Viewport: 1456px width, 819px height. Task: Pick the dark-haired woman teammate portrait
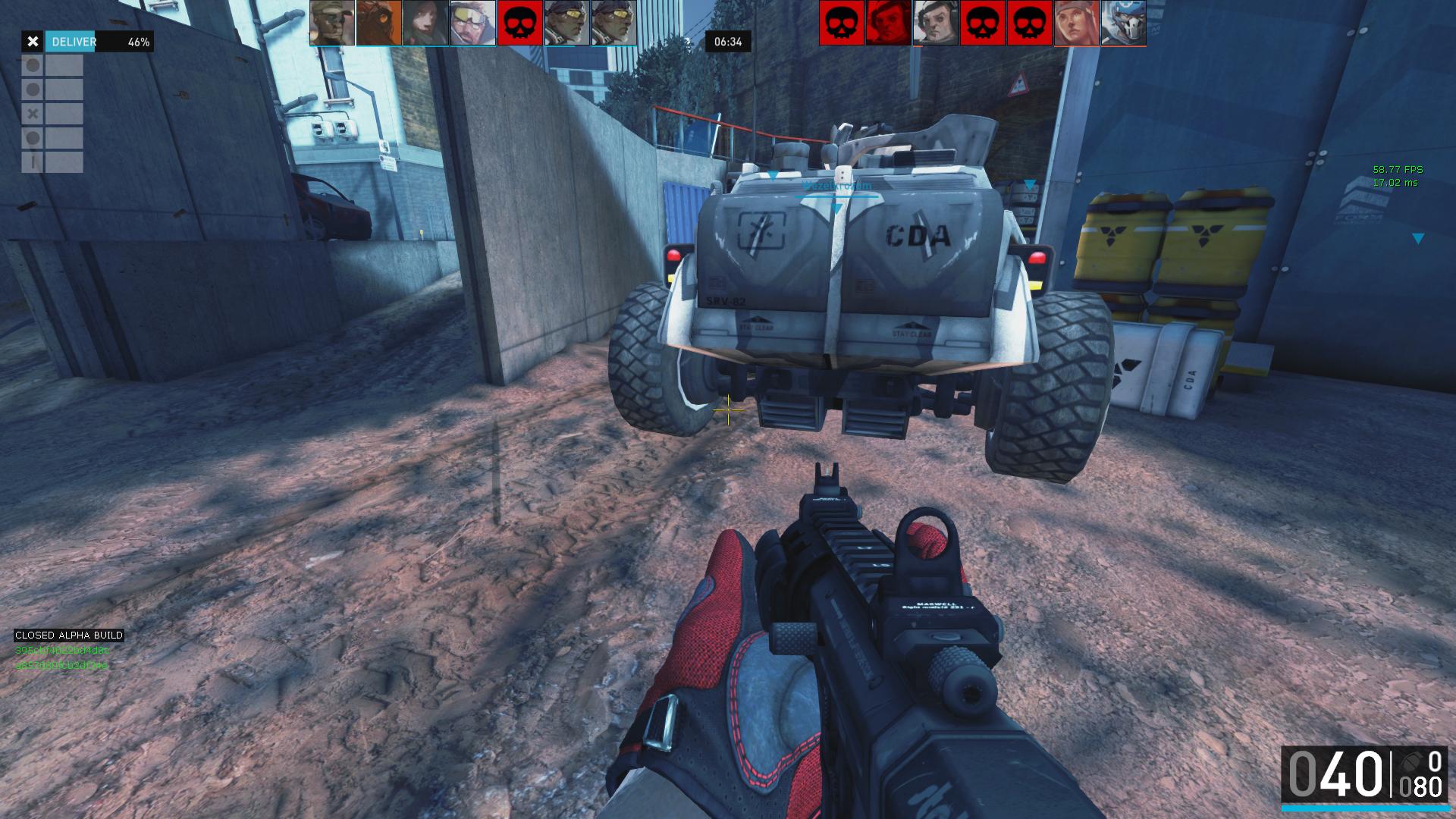[426, 23]
